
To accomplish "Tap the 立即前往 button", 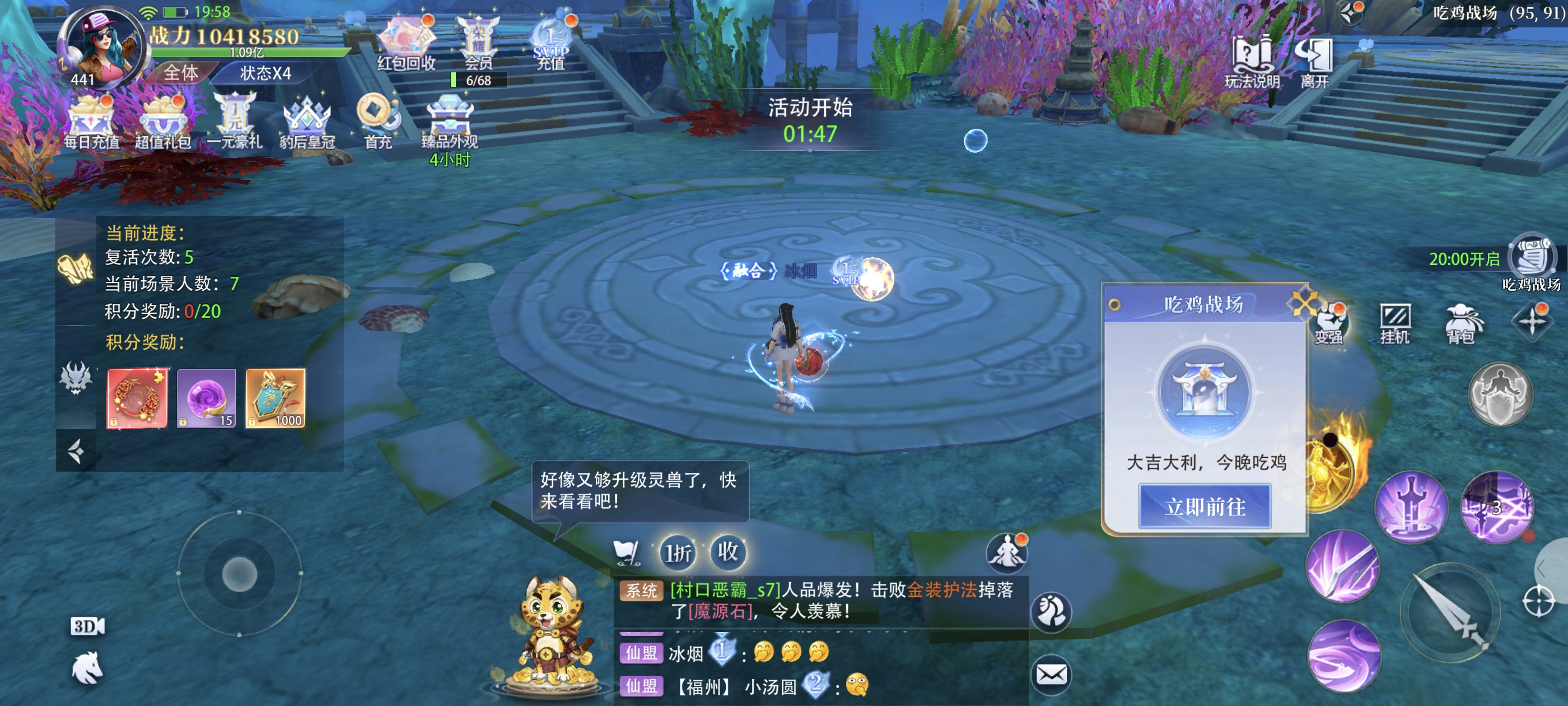I will [x=1205, y=506].
